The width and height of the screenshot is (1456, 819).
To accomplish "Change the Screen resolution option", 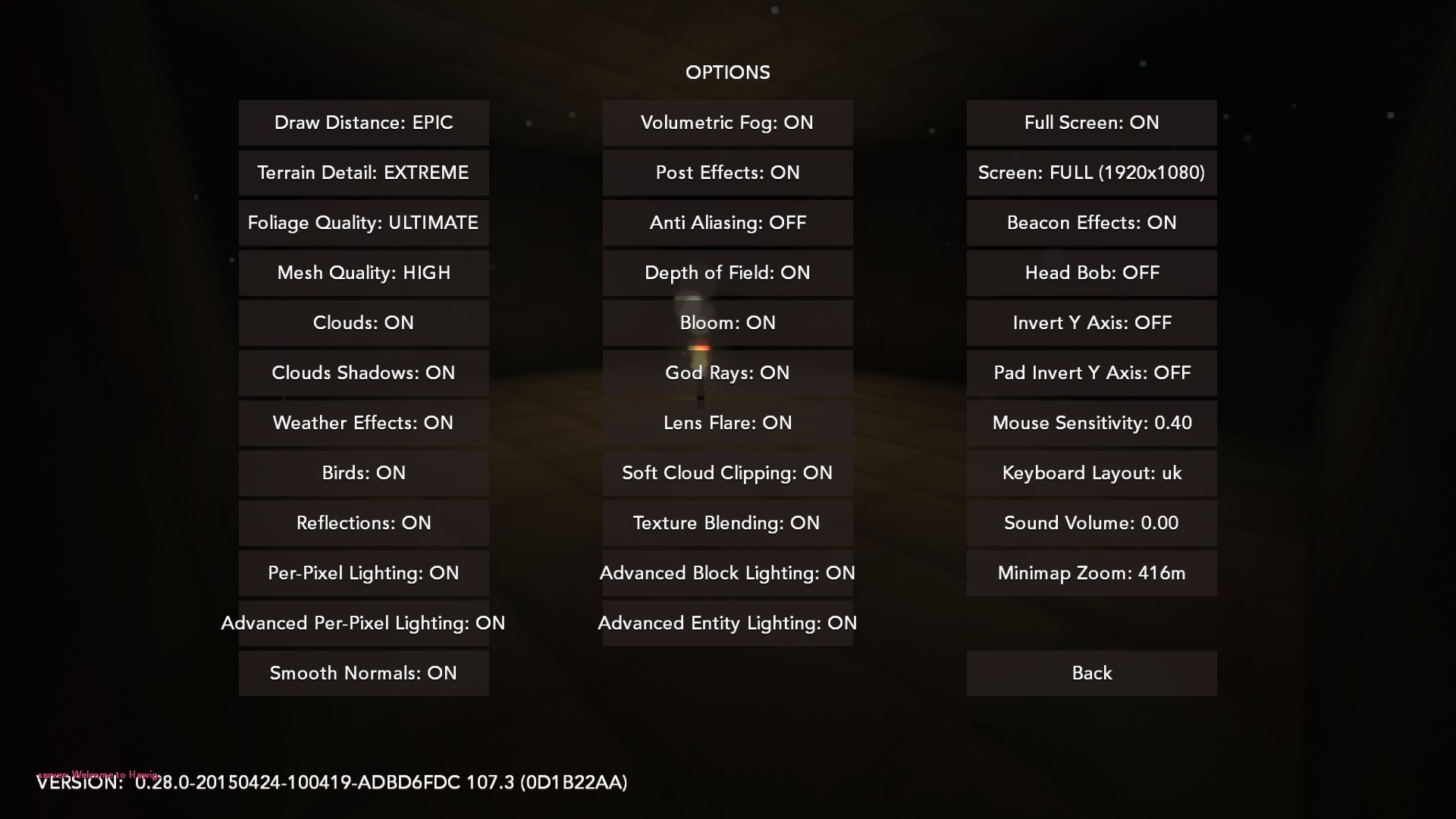I will pos(1091,173).
